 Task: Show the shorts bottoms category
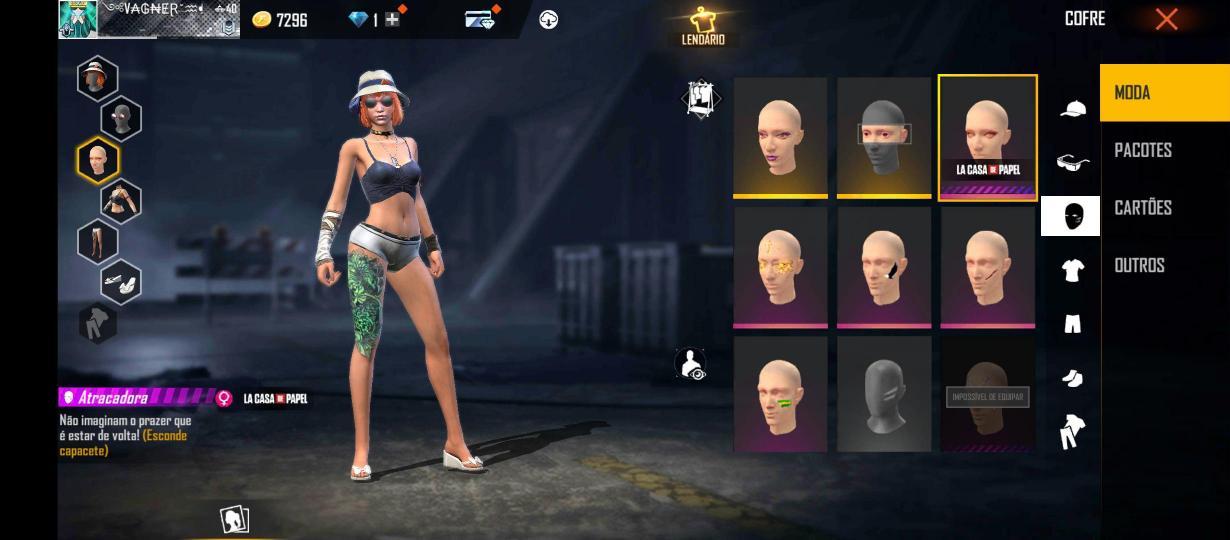point(1072,324)
